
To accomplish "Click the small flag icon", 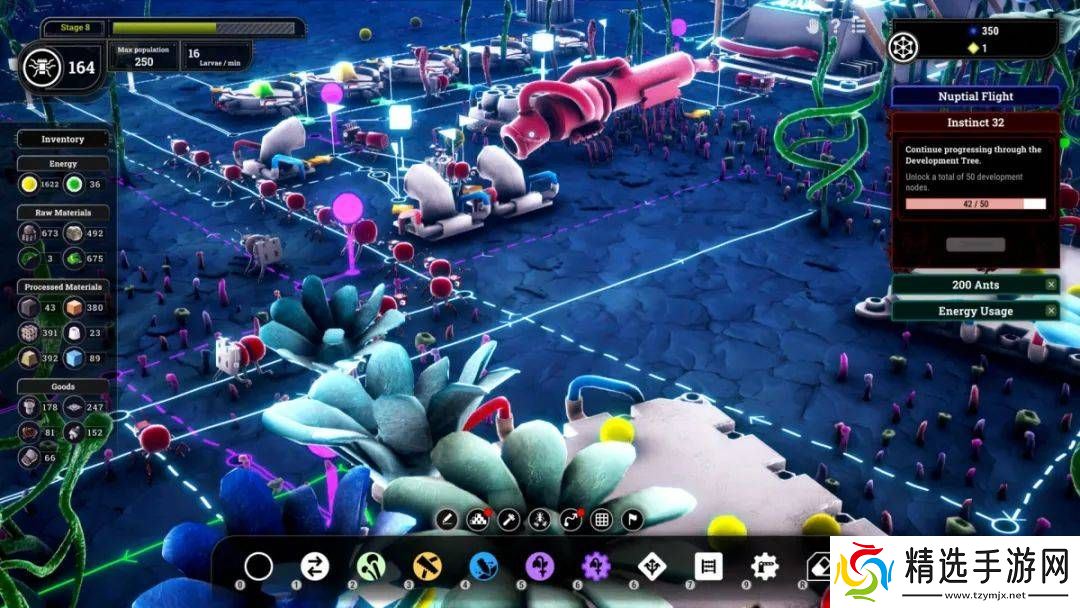I will tap(632, 519).
